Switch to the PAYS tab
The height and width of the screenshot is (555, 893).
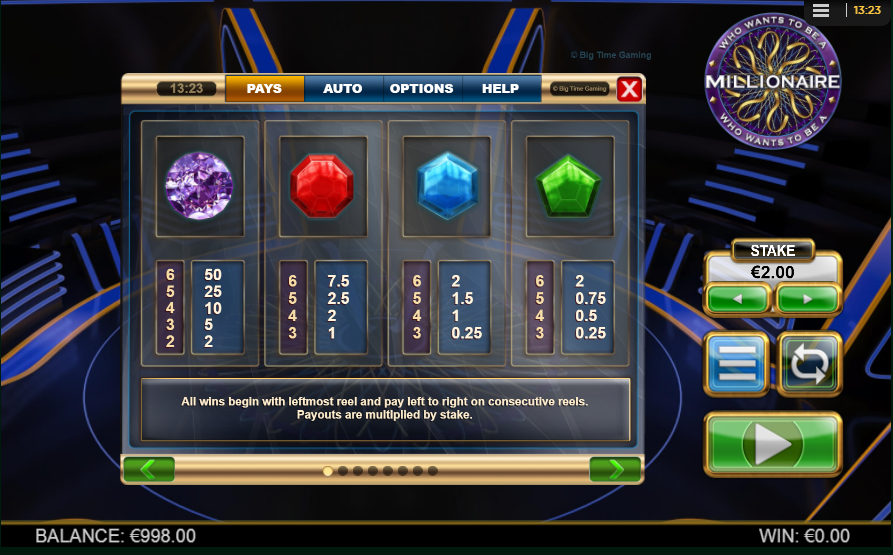[264, 88]
